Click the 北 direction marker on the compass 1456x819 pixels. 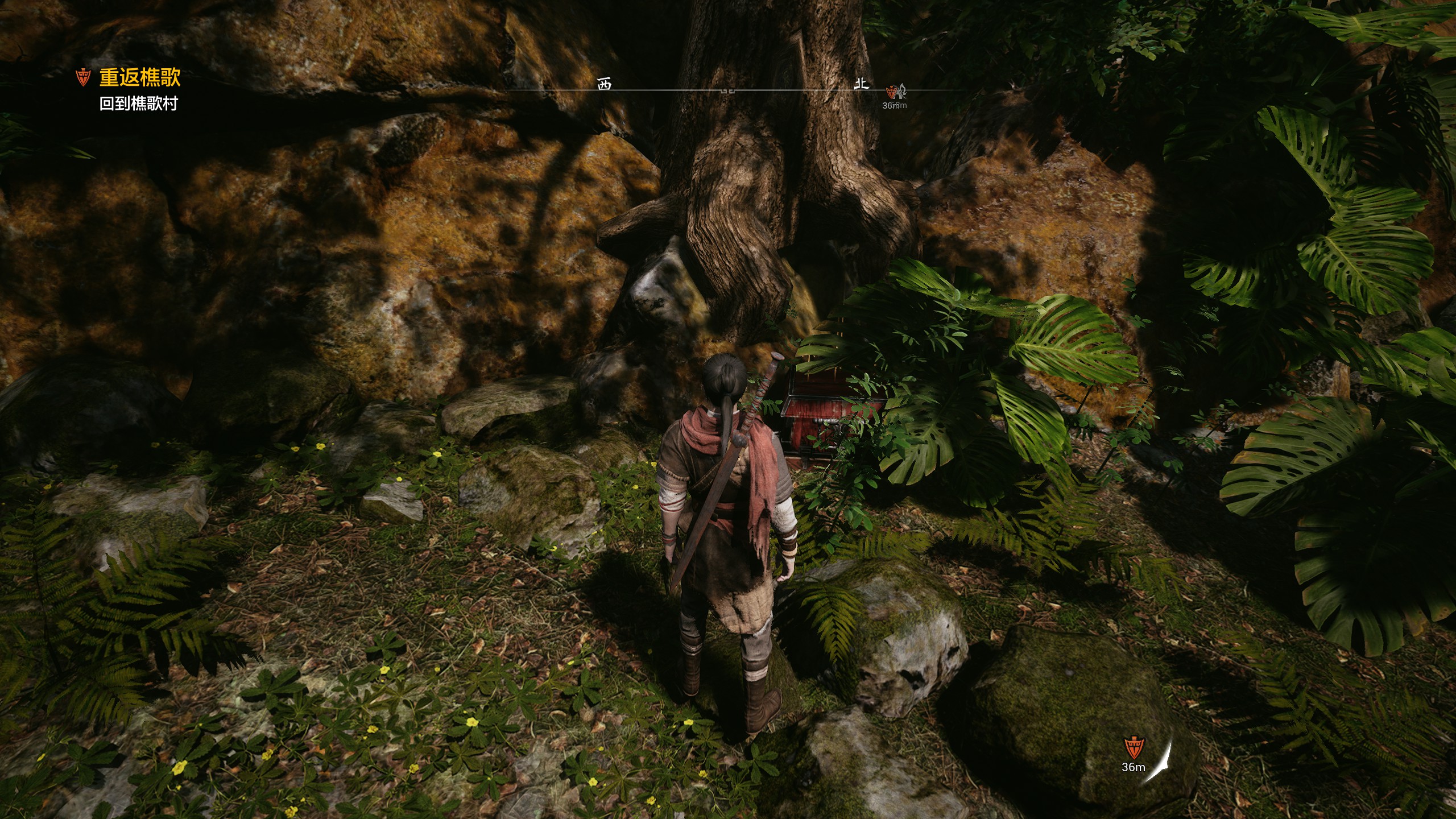pyautogui.click(x=862, y=84)
